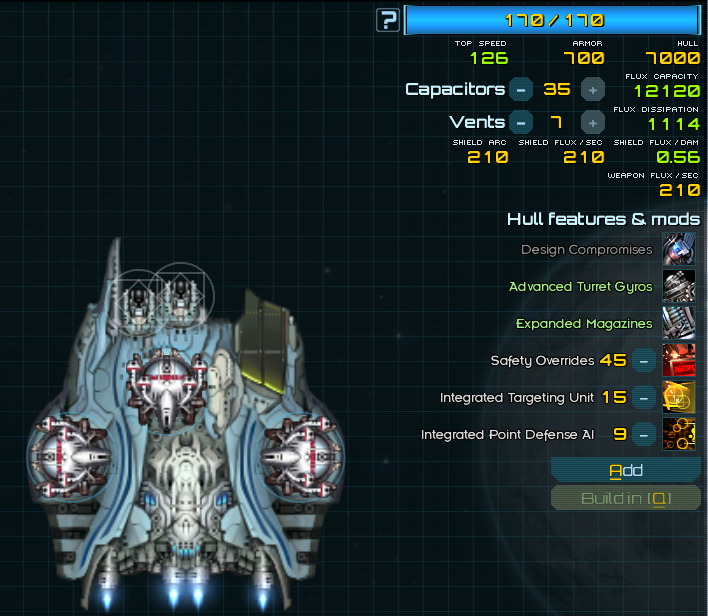Image resolution: width=708 pixels, height=616 pixels.
Task: Open the question mark help button
Action: pos(388,19)
